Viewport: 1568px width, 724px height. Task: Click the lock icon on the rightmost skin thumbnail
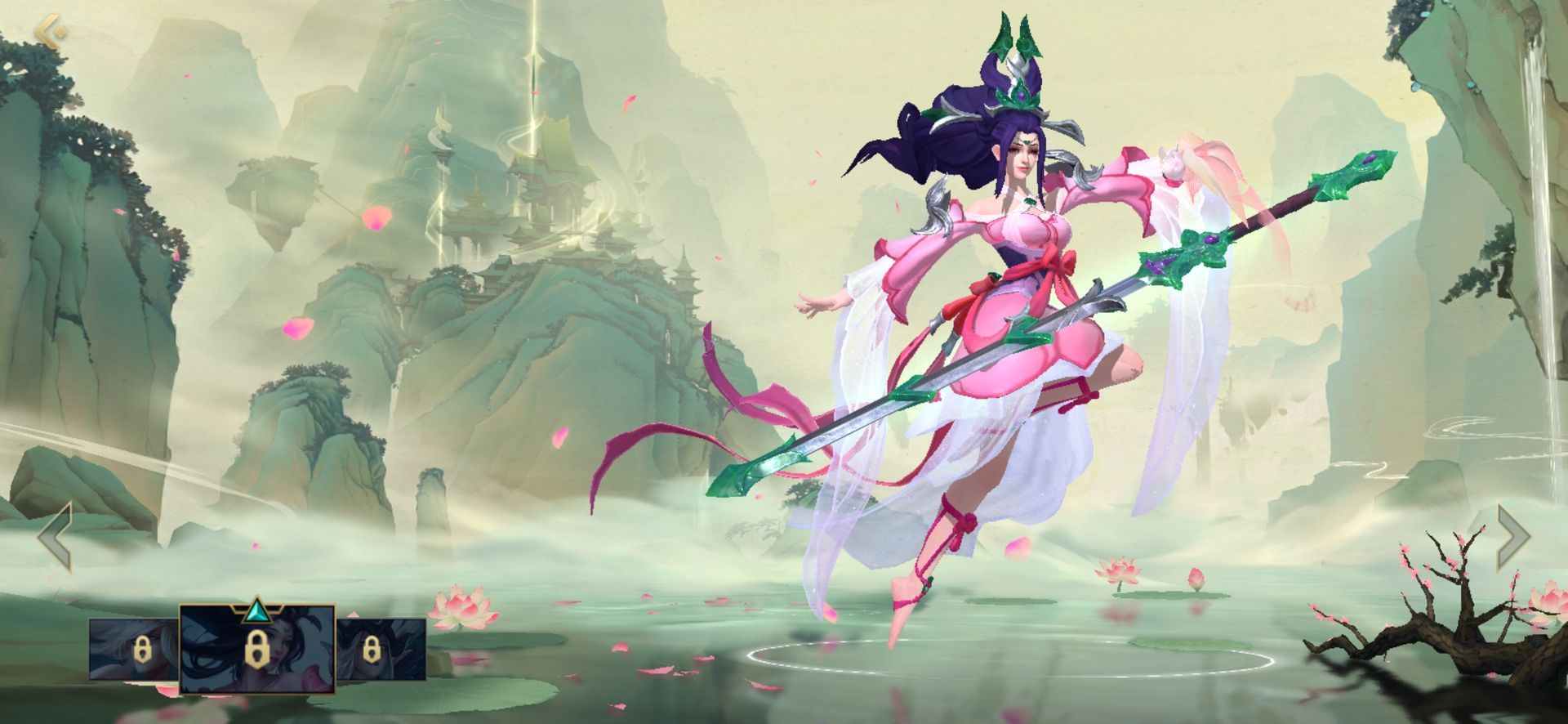[372, 650]
